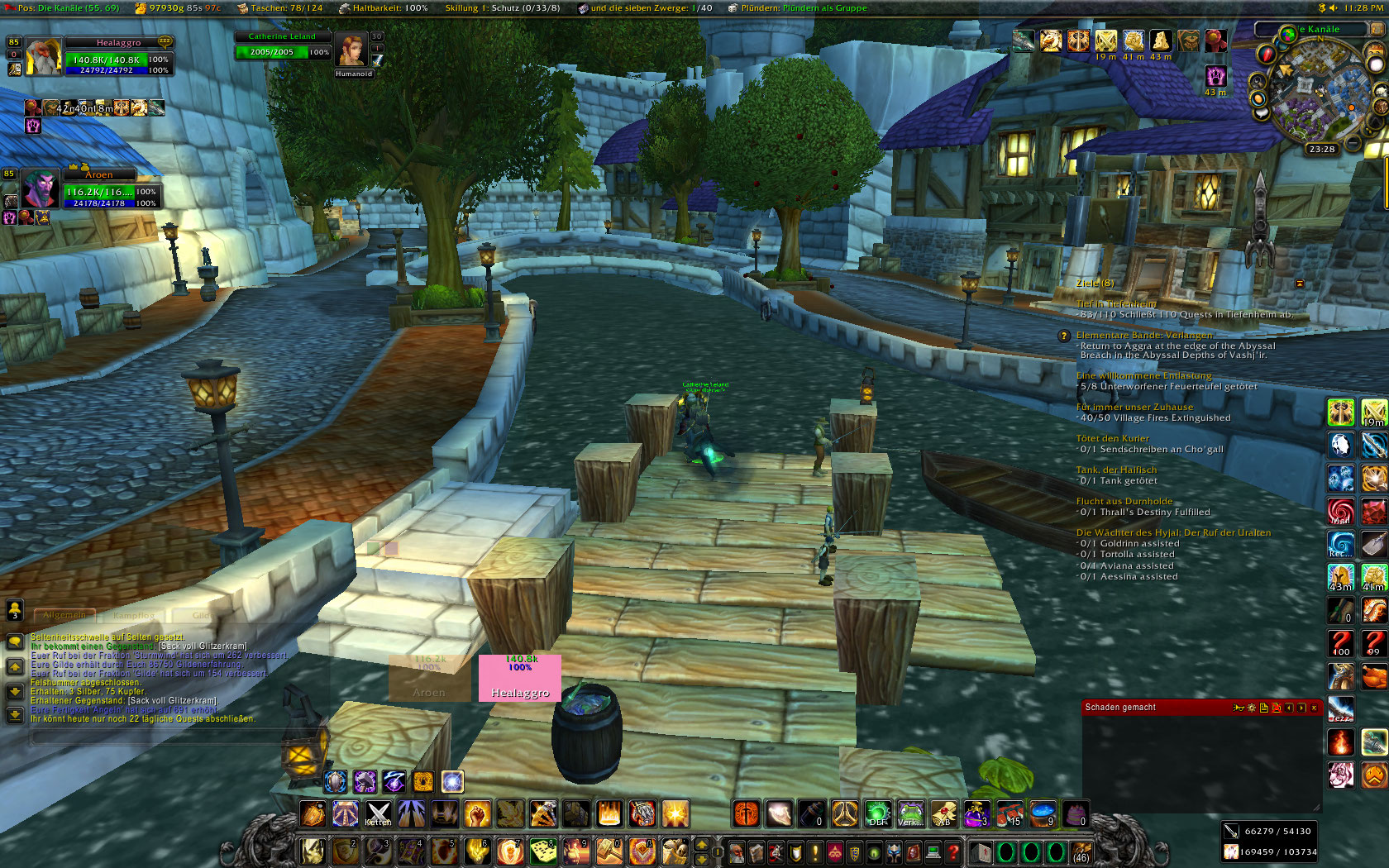Activate the green dice action slot
The image size is (1389, 868).
coord(543,851)
